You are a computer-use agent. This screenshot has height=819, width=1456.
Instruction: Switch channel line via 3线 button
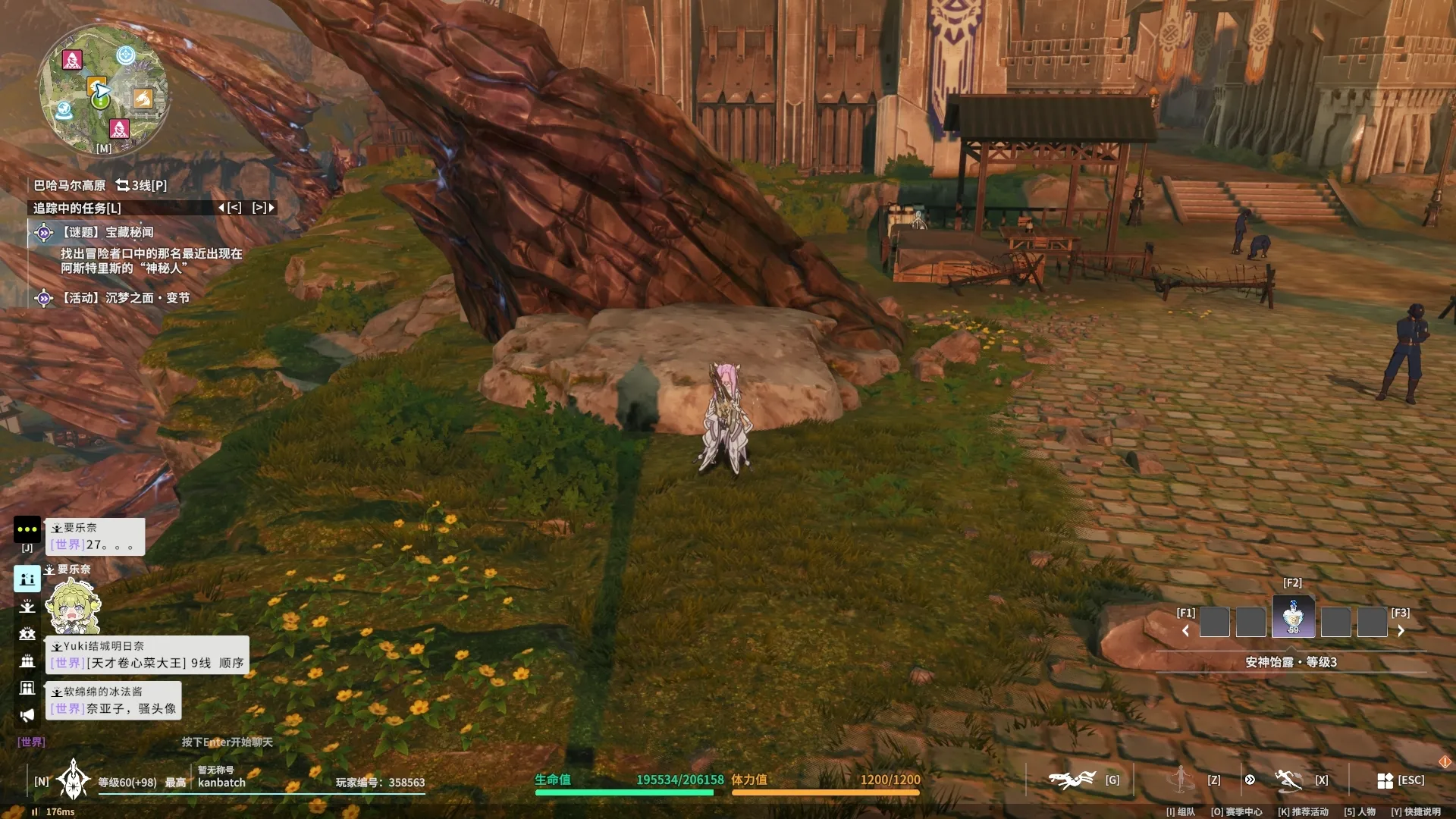tap(141, 185)
